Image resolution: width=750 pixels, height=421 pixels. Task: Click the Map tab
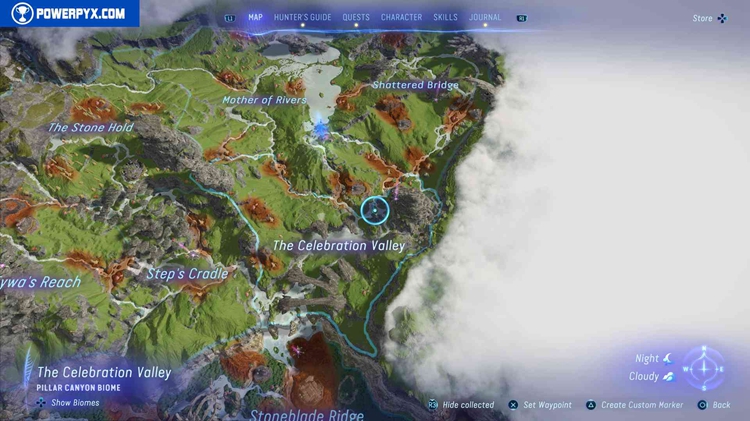[x=255, y=18]
